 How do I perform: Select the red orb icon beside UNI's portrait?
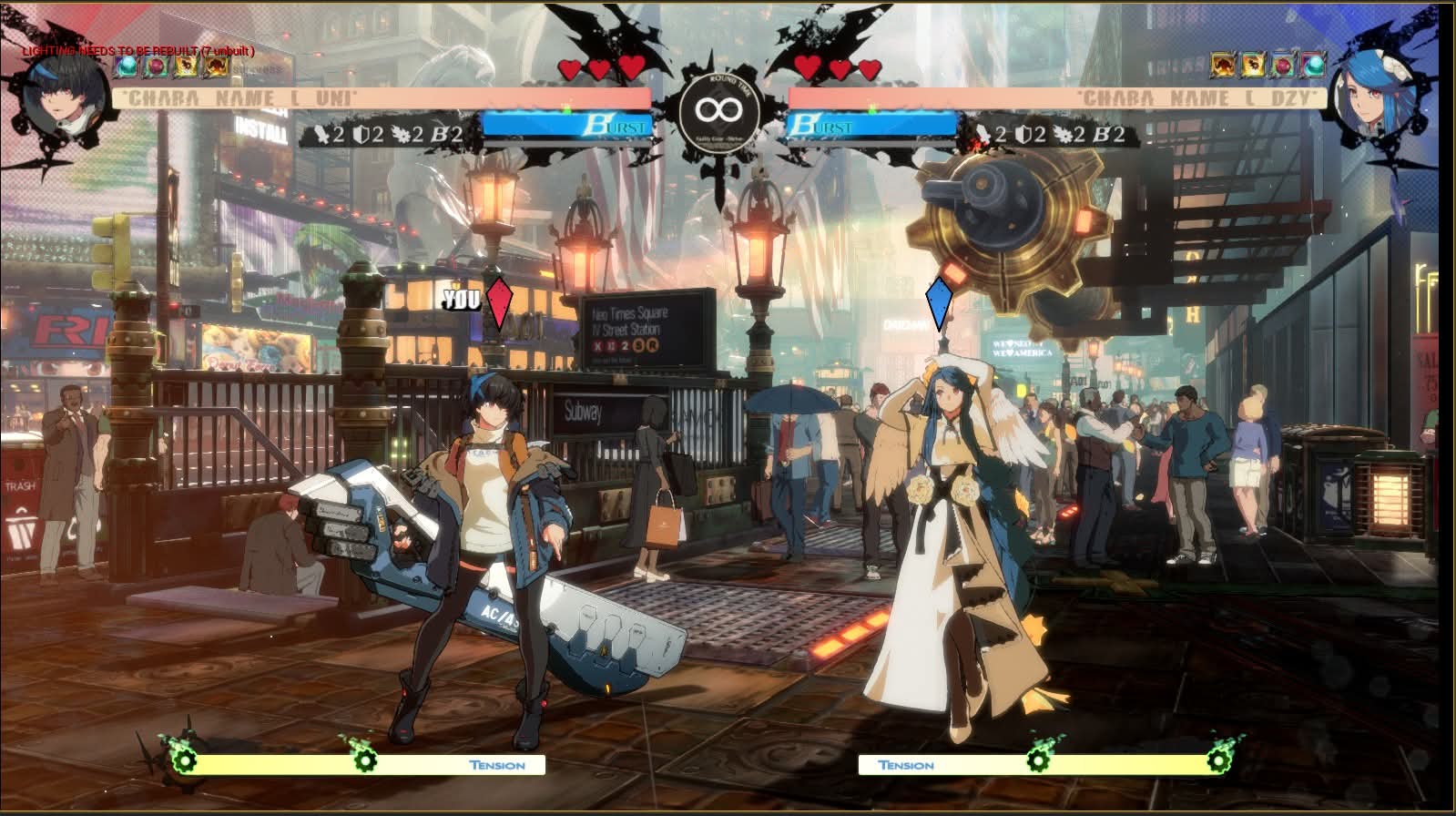click(157, 65)
